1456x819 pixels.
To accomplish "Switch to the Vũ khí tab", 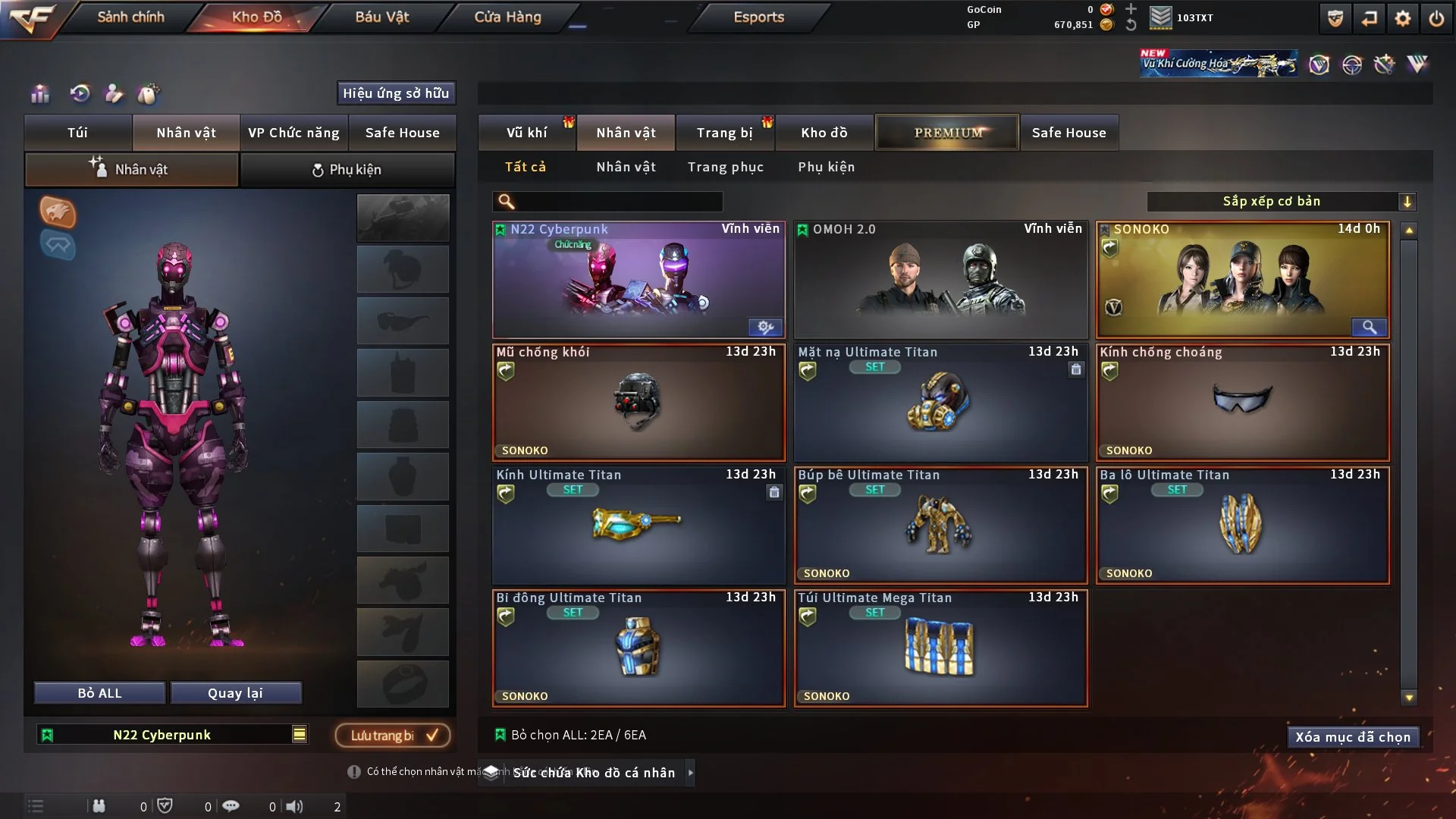I will (x=526, y=133).
